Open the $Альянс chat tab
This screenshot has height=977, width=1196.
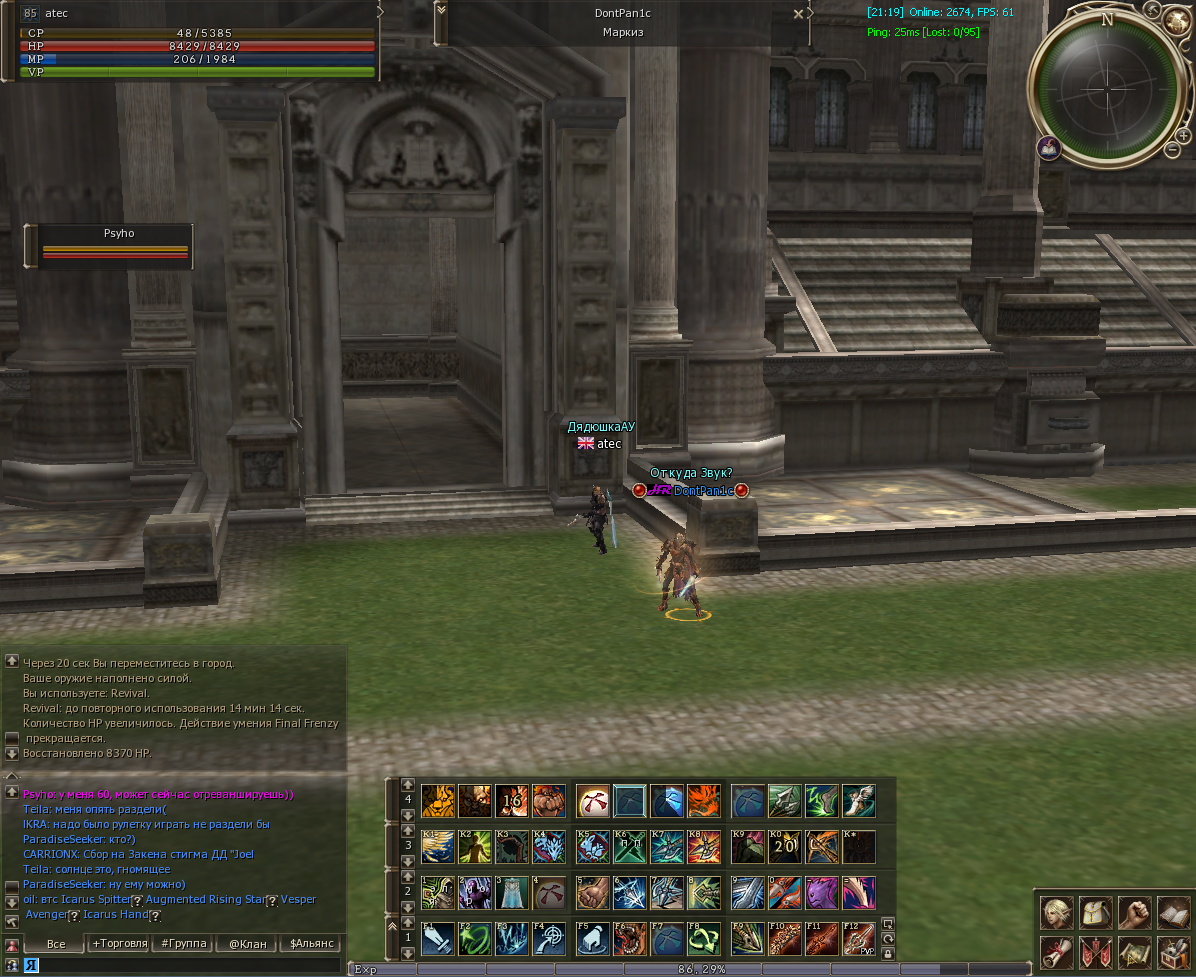tap(310, 943)
